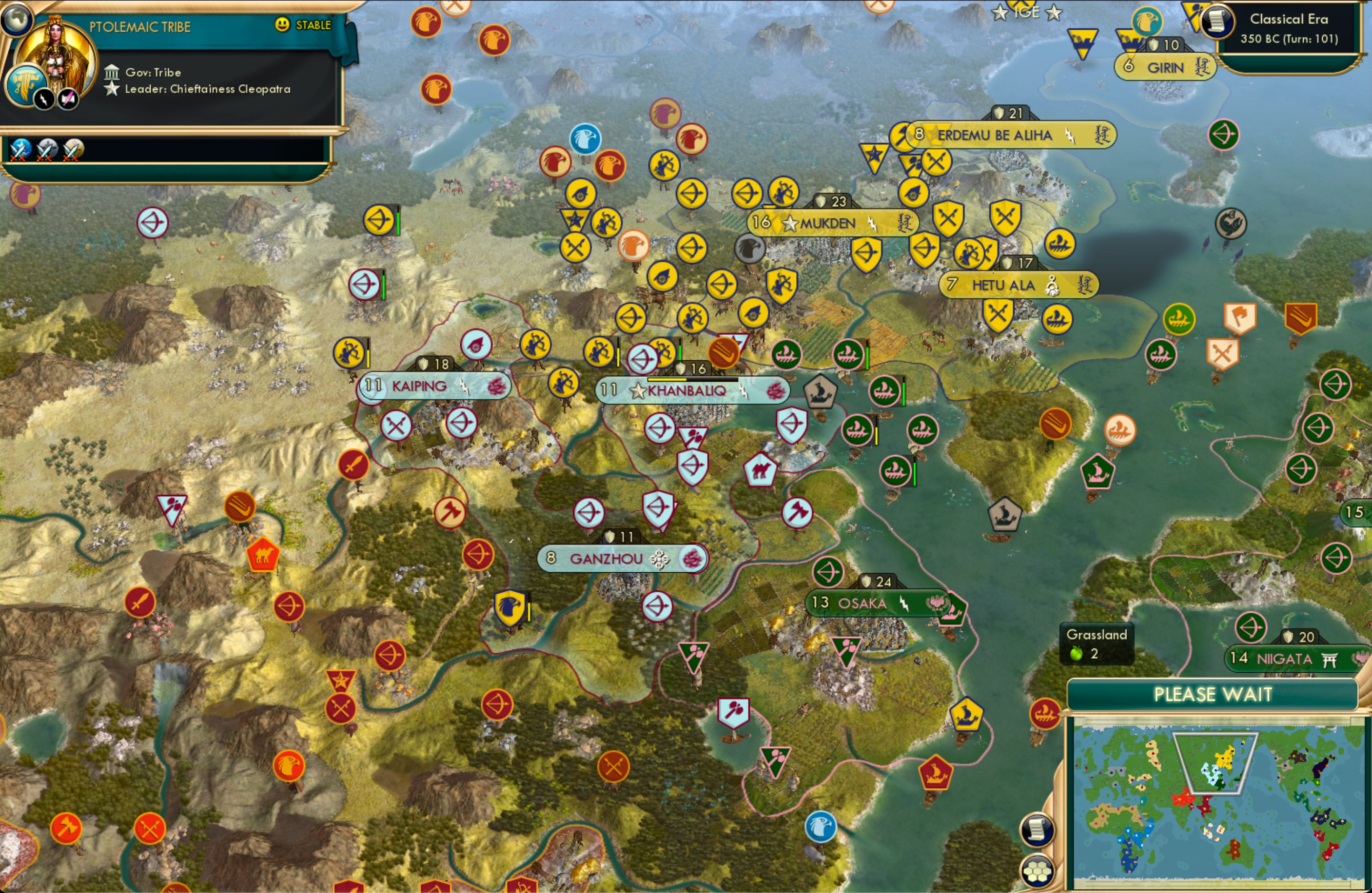Click the capital star on Khanbaliq banner
This screenshot has height=893, width=1372.
(638, 390)
